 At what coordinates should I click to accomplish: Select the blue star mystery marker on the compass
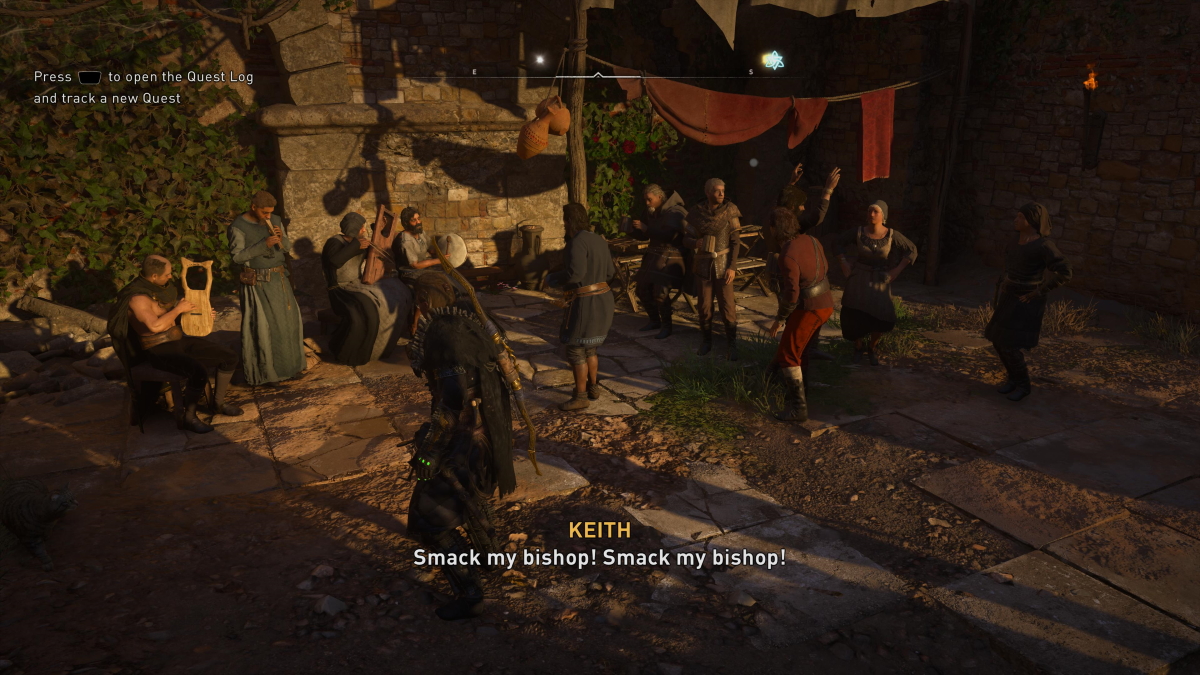(772, 60)
